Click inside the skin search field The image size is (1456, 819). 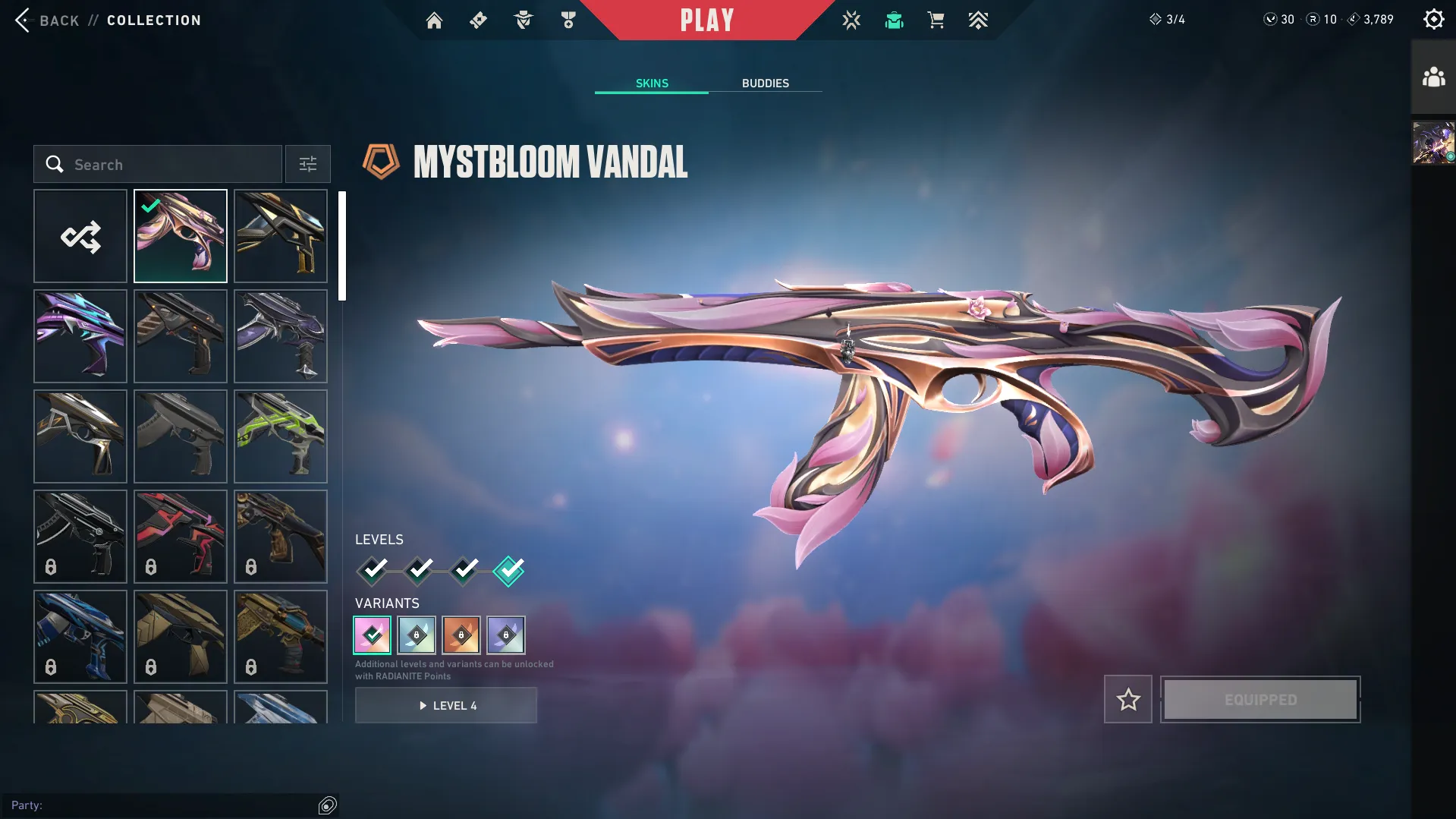[159, 164]
